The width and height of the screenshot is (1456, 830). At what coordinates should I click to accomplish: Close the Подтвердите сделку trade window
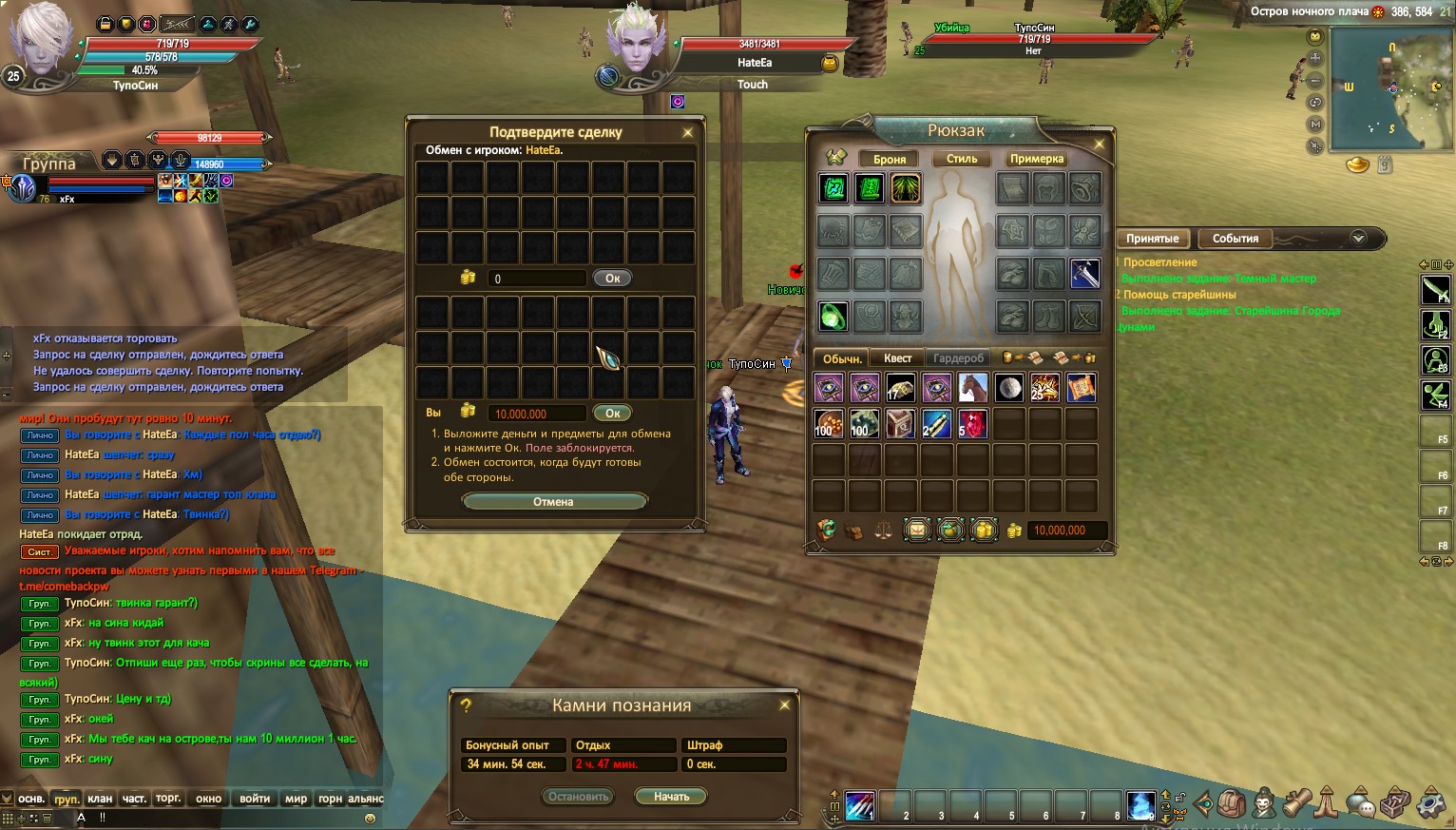(687, 133)
